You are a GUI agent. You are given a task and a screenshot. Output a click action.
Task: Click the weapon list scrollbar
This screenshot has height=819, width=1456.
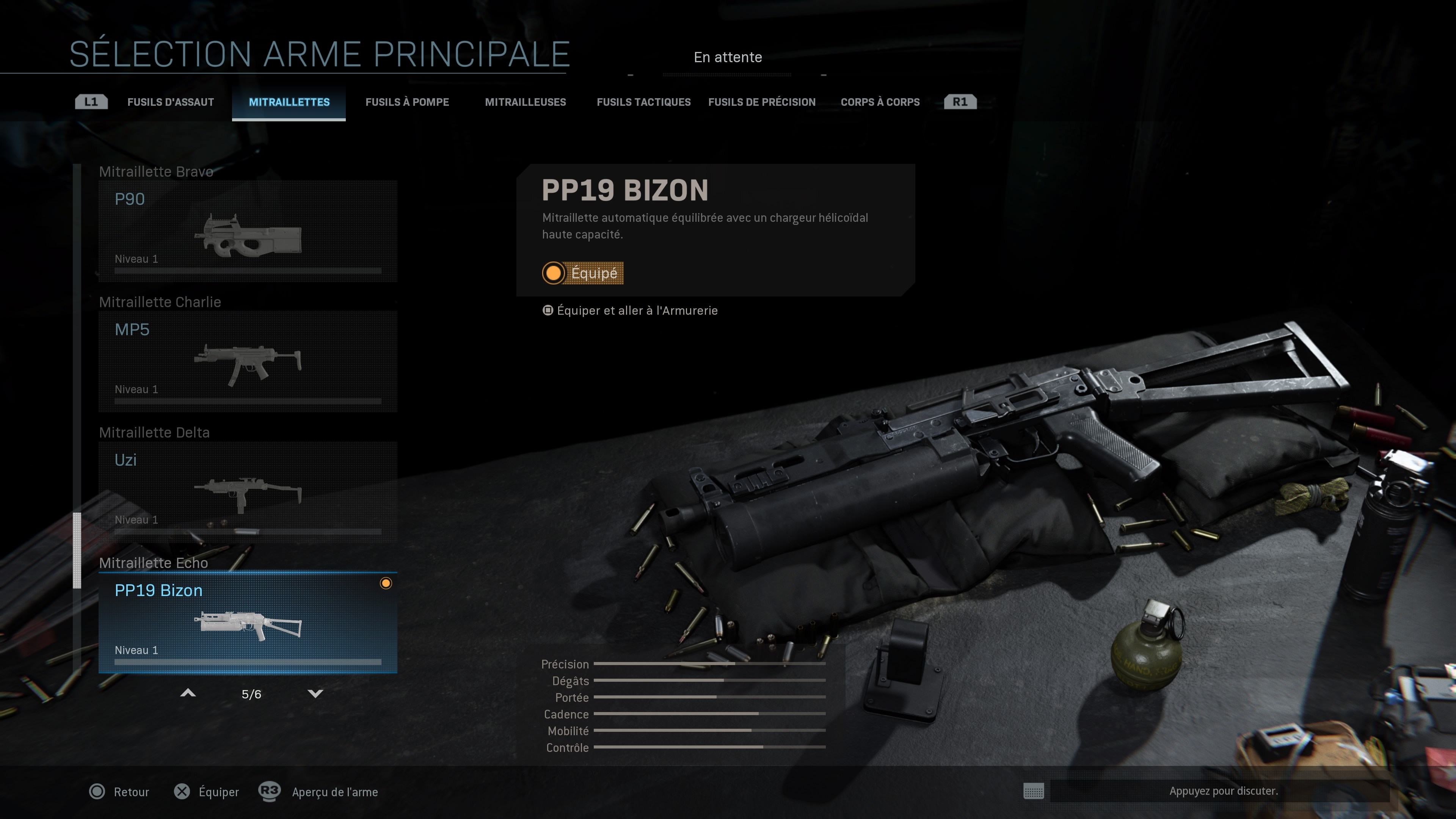[x=77, y=550]
